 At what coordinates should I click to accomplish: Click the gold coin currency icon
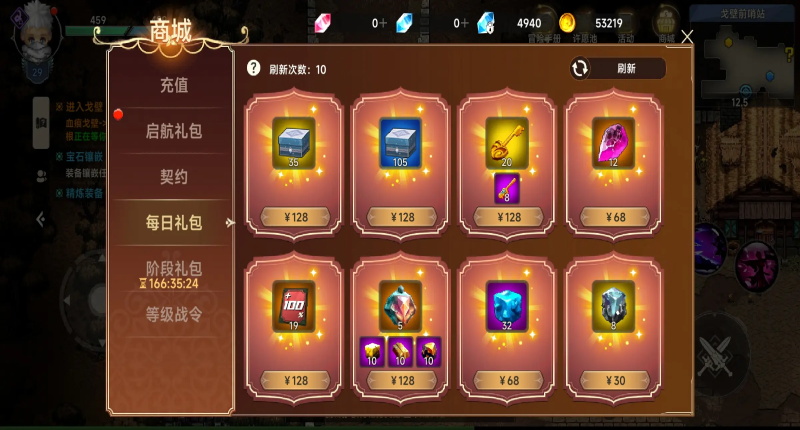(567, 22)
